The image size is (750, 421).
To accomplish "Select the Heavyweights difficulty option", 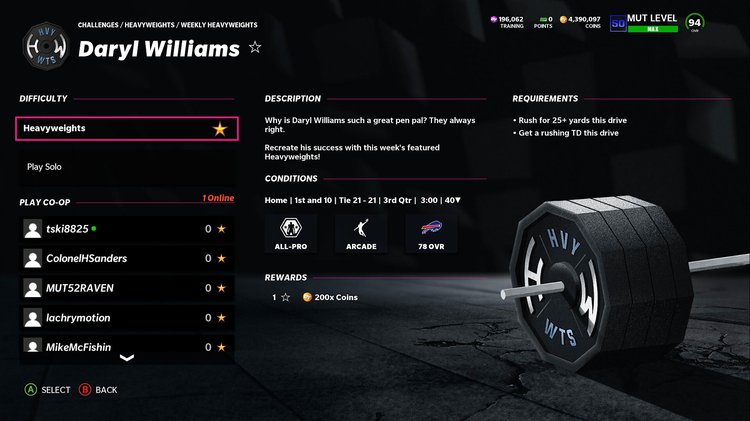I will click(127, 129).
